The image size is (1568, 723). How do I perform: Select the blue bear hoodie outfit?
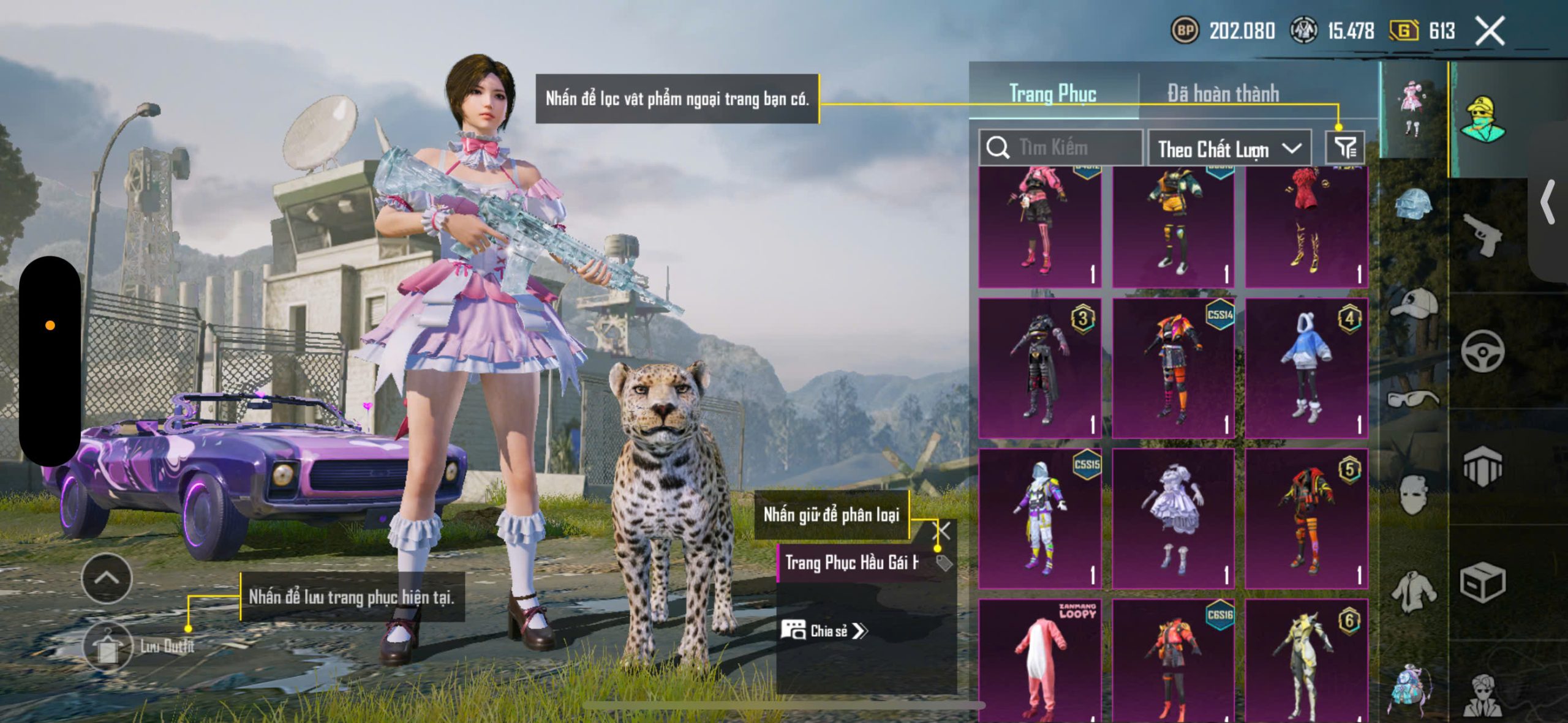pyautogui.click(x=1306, y=367)
